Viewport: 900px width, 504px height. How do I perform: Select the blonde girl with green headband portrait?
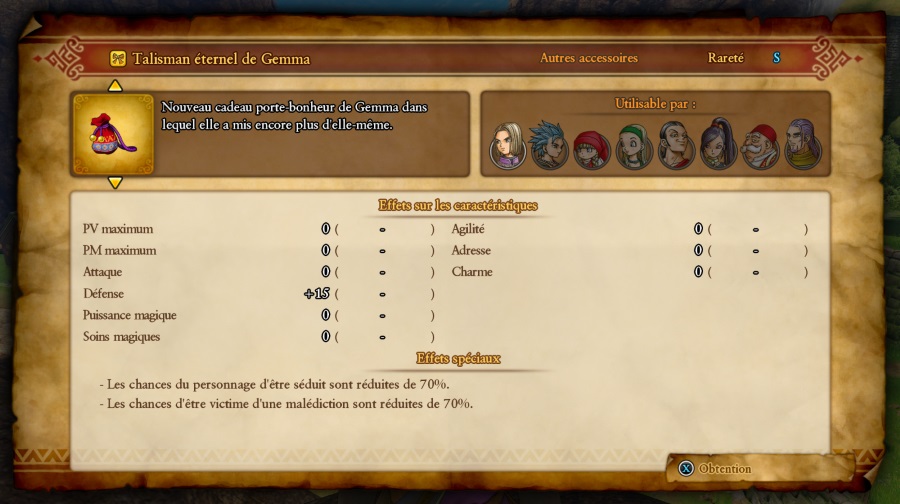633,148
